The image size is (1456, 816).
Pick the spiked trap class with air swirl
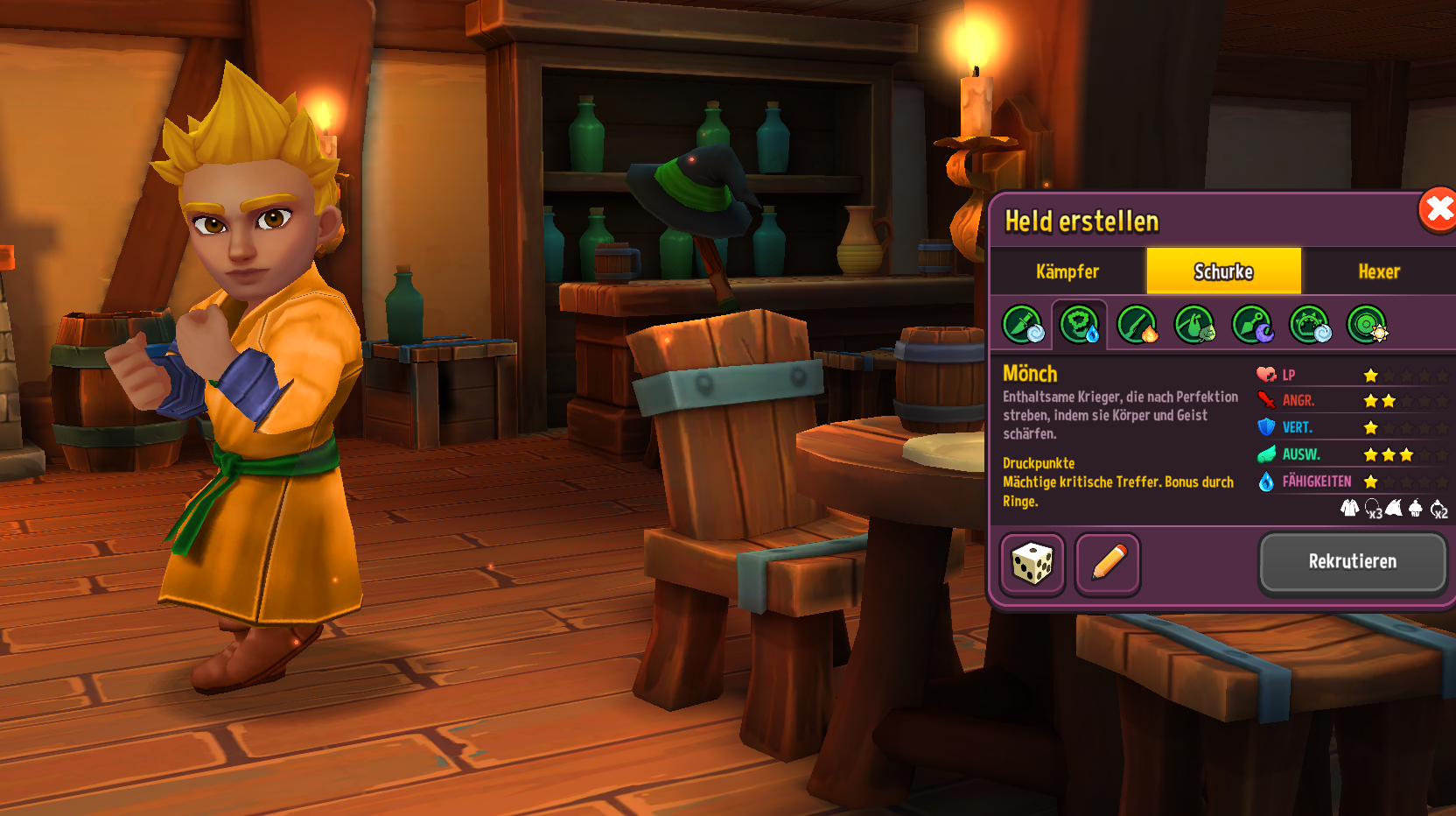(1310, 325)
